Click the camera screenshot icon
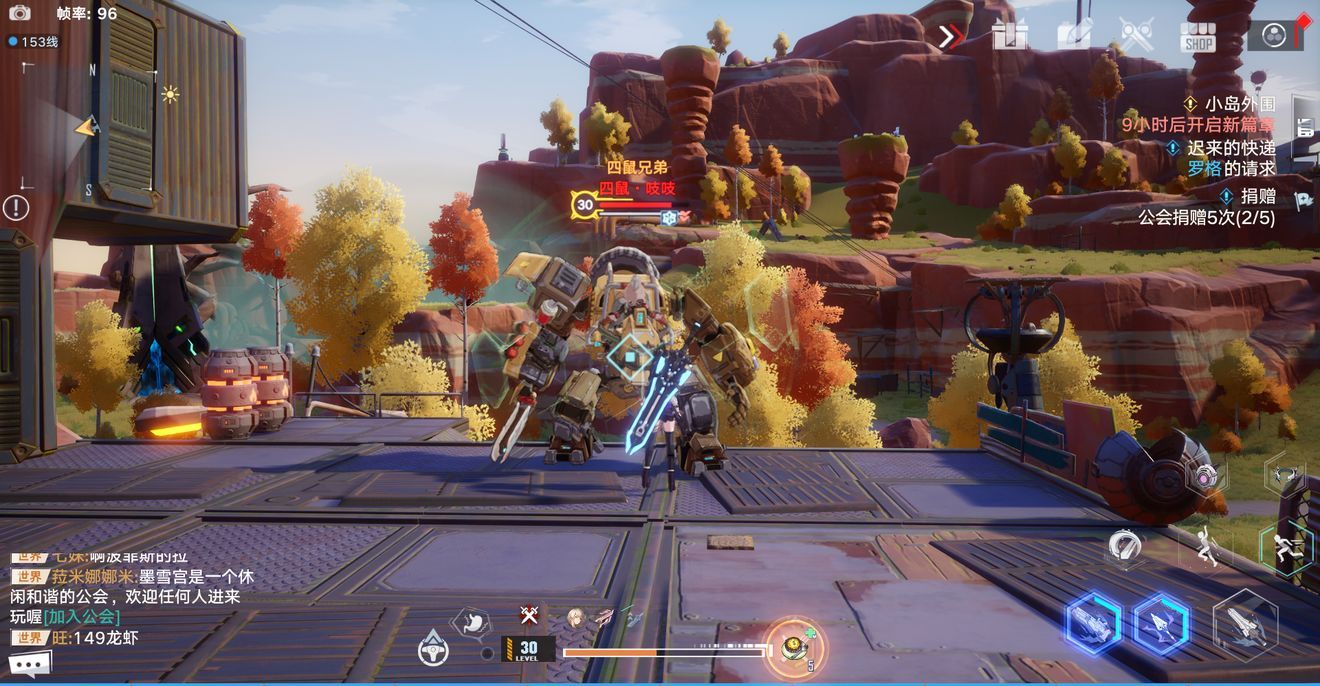This screenshot has height=686, width=1320. 19,13
